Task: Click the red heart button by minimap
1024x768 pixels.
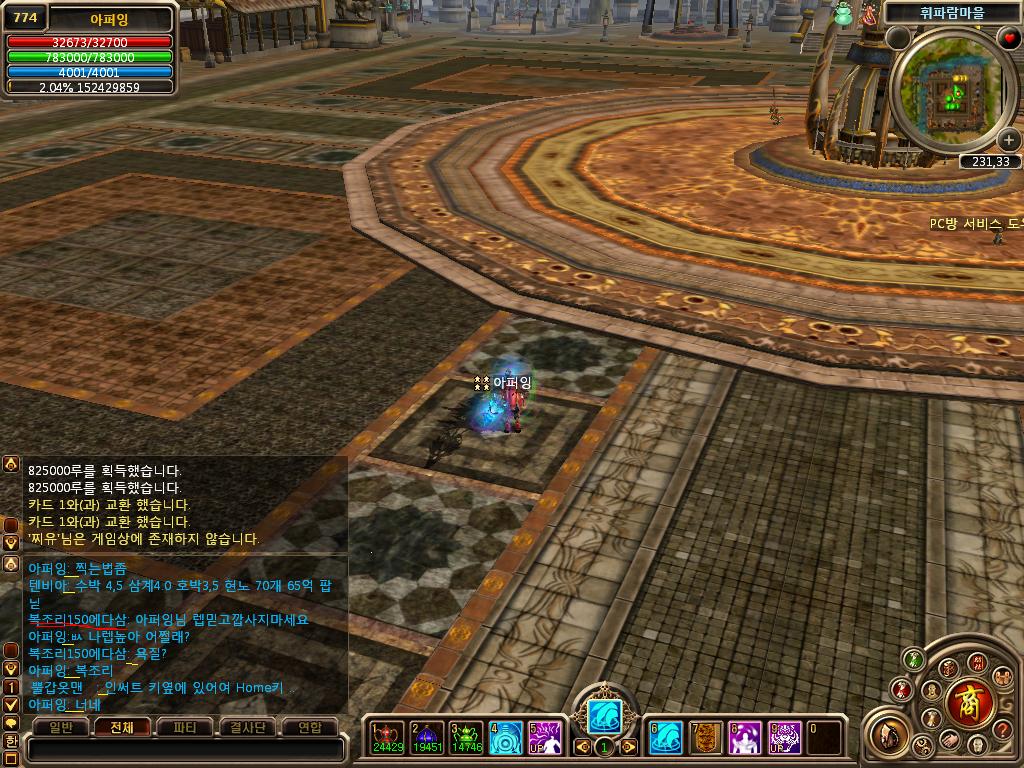Action: [x=1009, y=38]
